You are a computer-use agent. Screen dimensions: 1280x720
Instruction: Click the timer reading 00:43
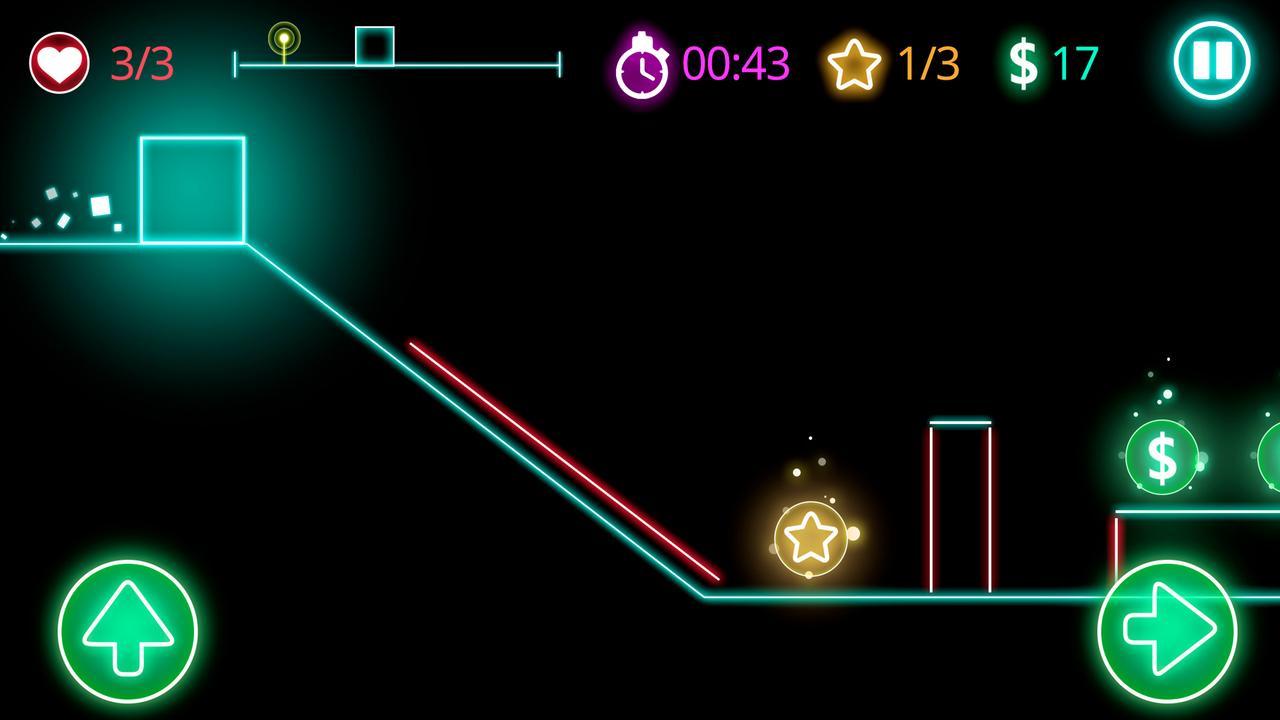737,62
